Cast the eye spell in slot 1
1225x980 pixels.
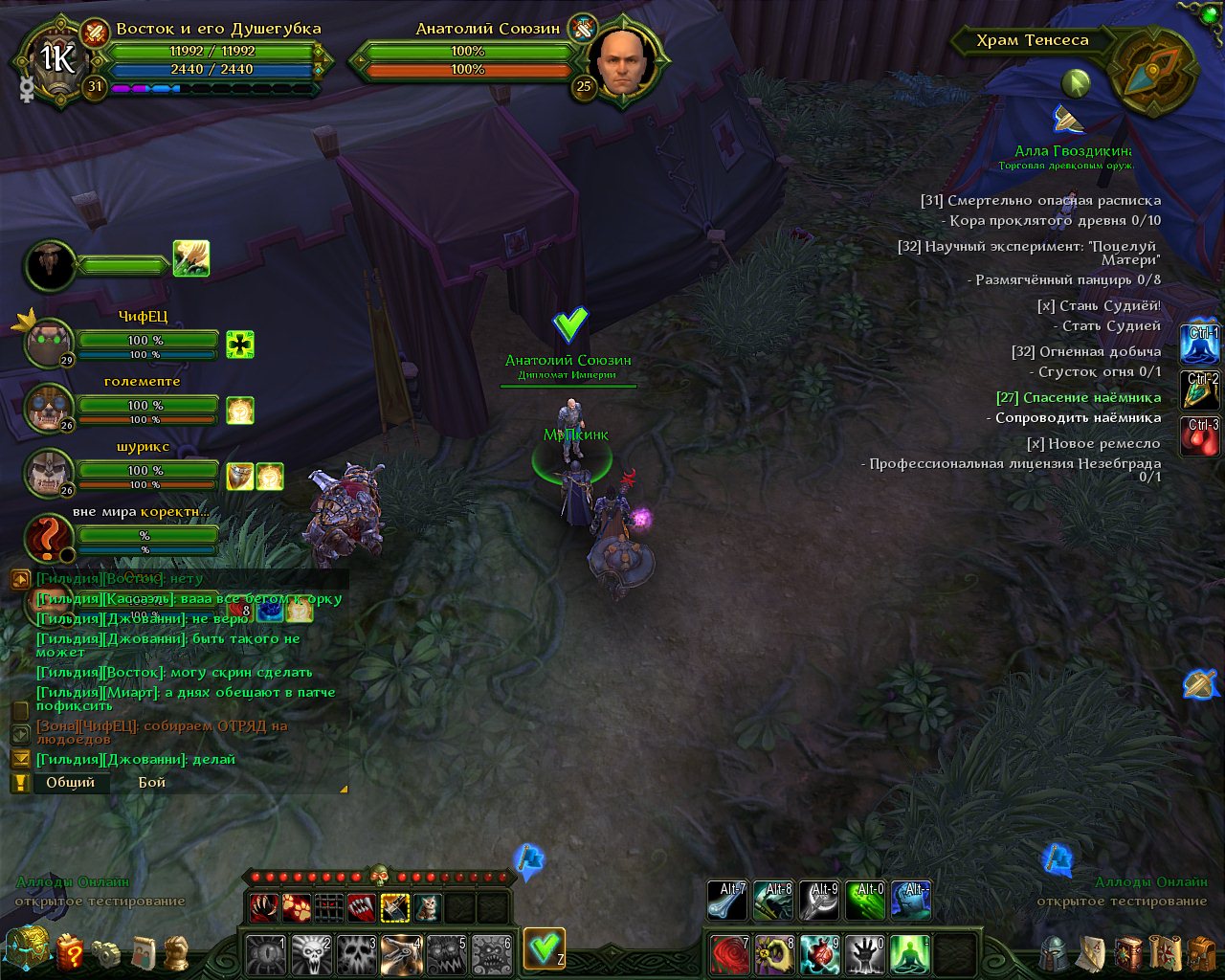(265, 953)
